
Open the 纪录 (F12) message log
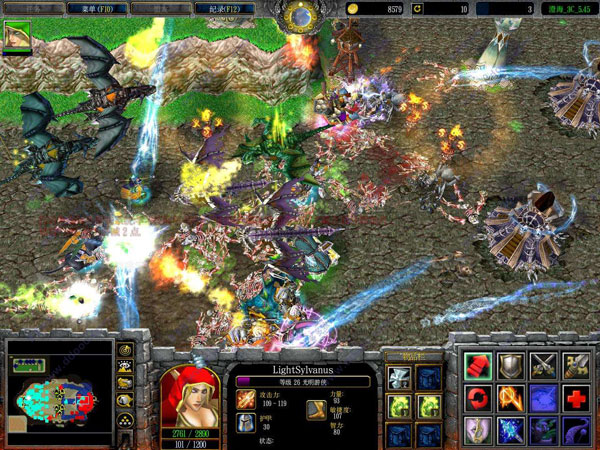[223, 8]
